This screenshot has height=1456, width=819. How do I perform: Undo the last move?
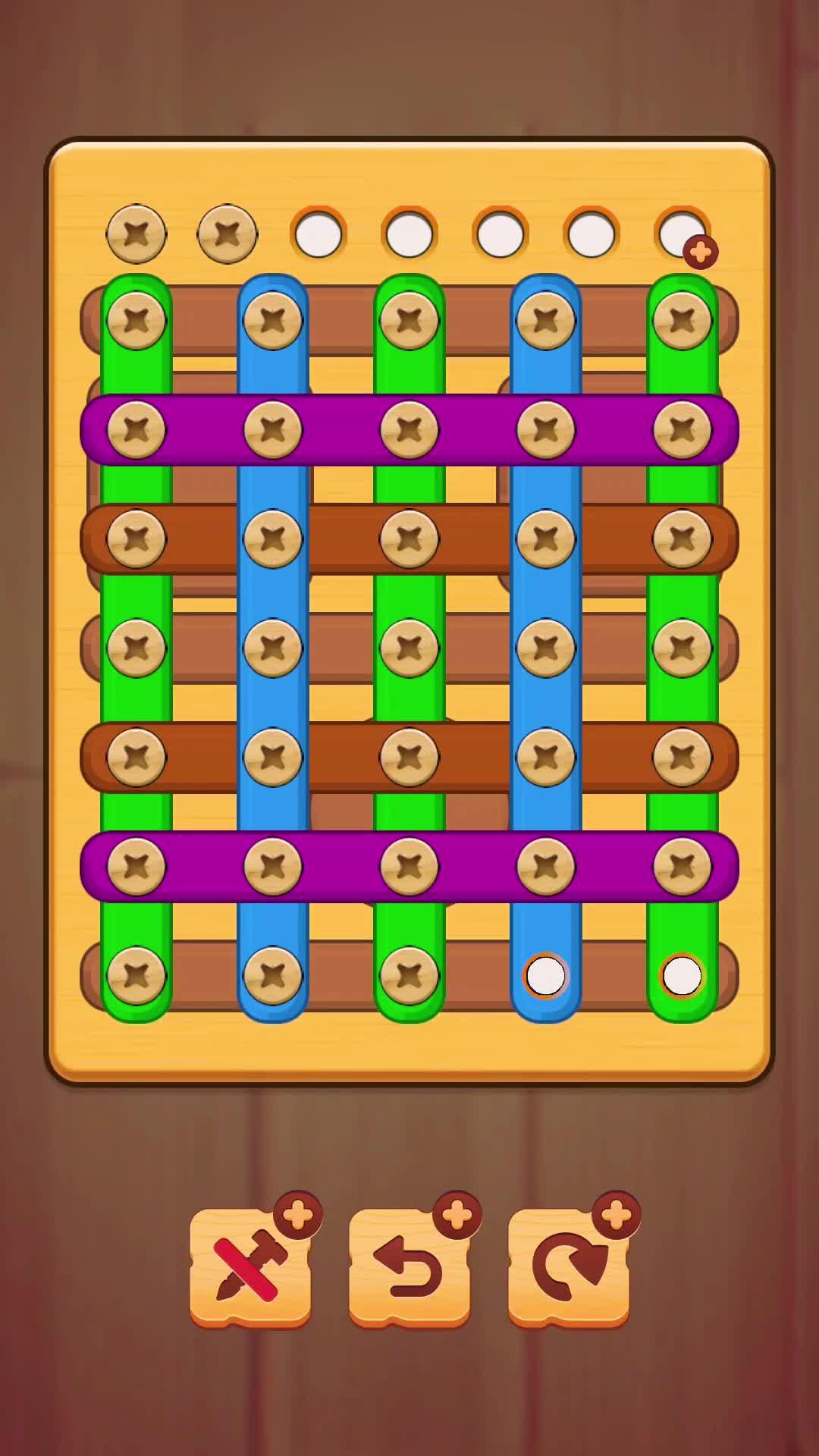[x=409, y=1268]
